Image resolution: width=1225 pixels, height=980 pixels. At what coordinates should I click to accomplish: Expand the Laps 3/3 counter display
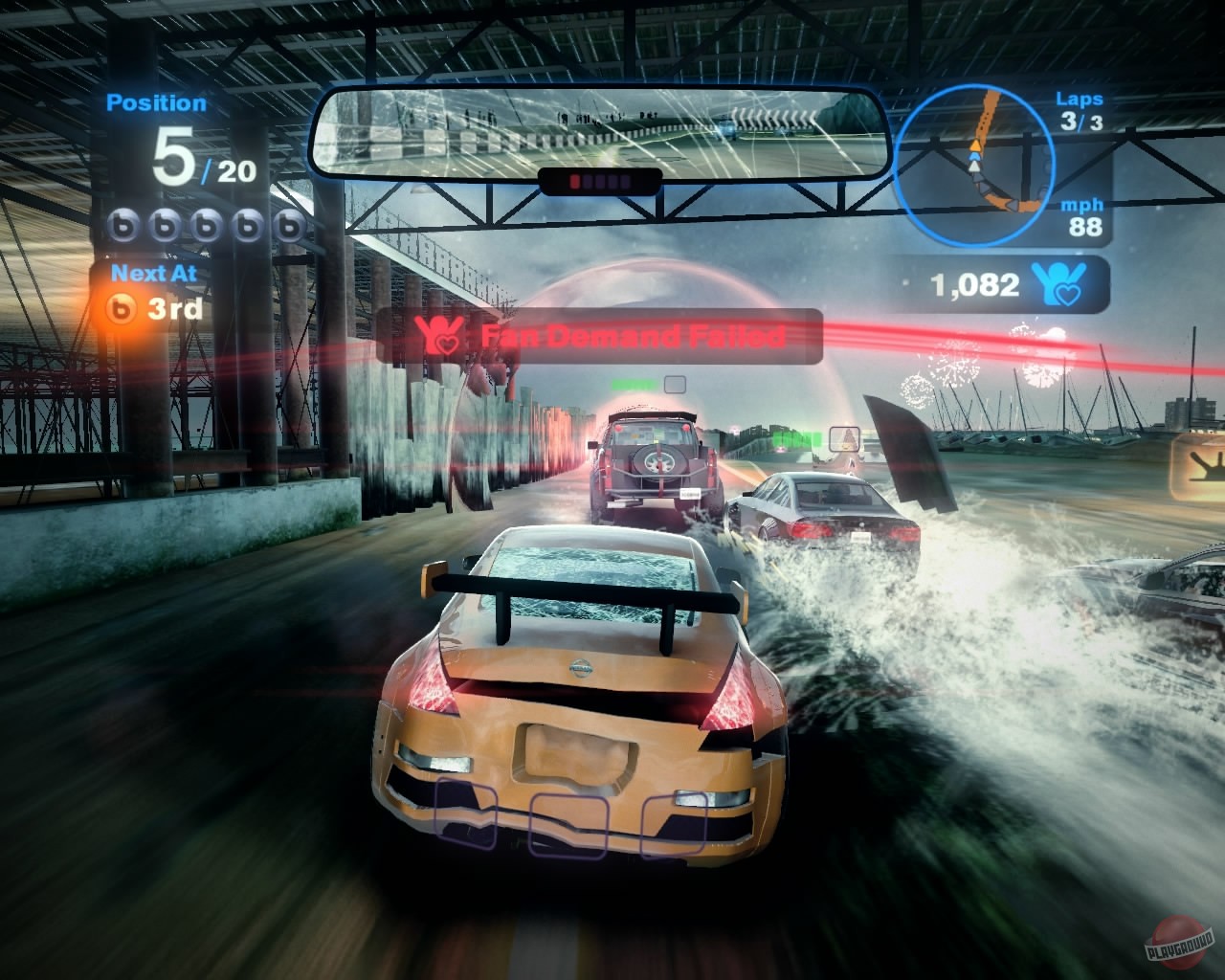pyautogui.click(x=1080, y=110)
